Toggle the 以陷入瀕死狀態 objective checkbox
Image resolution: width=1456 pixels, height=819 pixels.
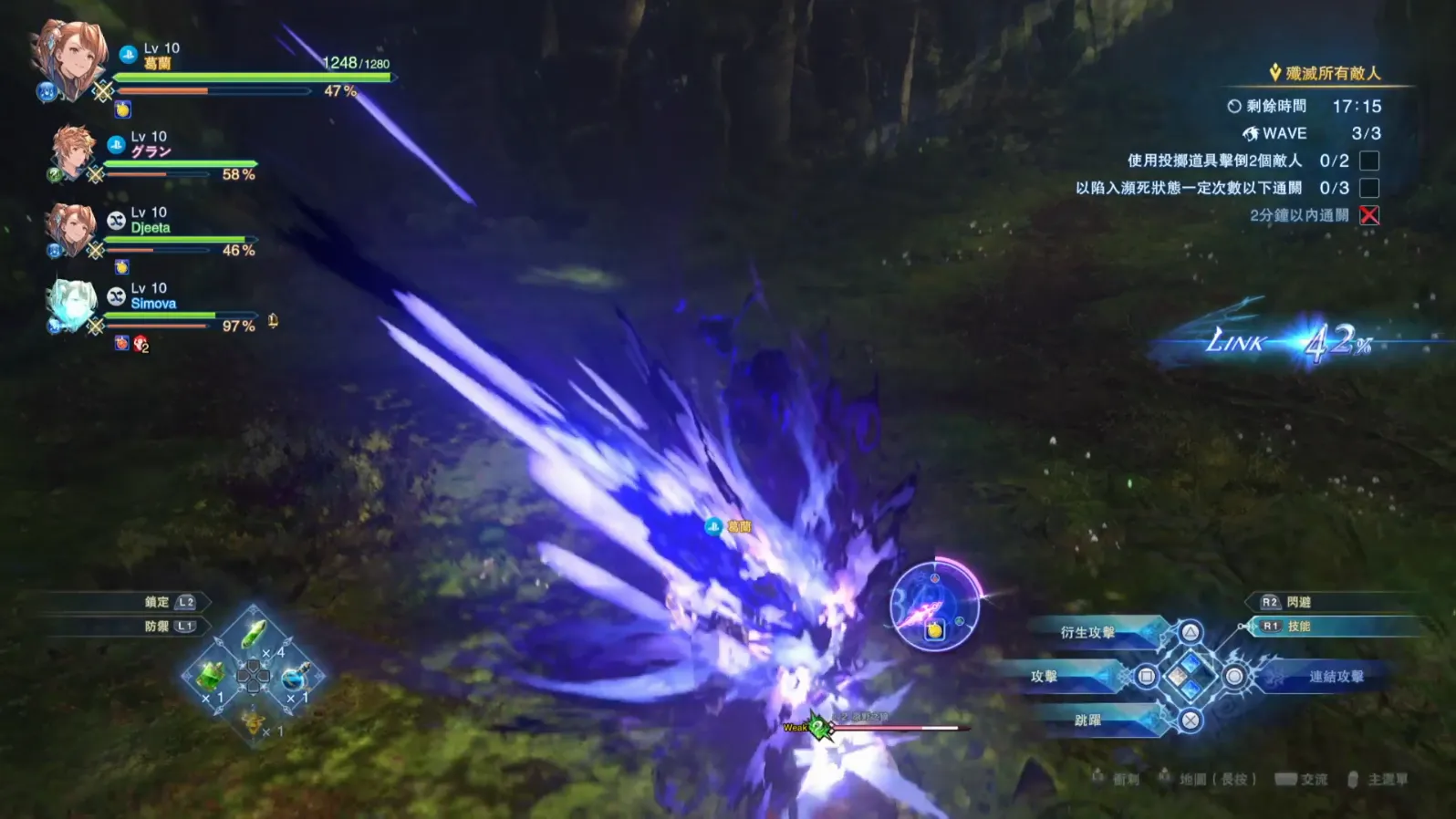(1368, 188)
